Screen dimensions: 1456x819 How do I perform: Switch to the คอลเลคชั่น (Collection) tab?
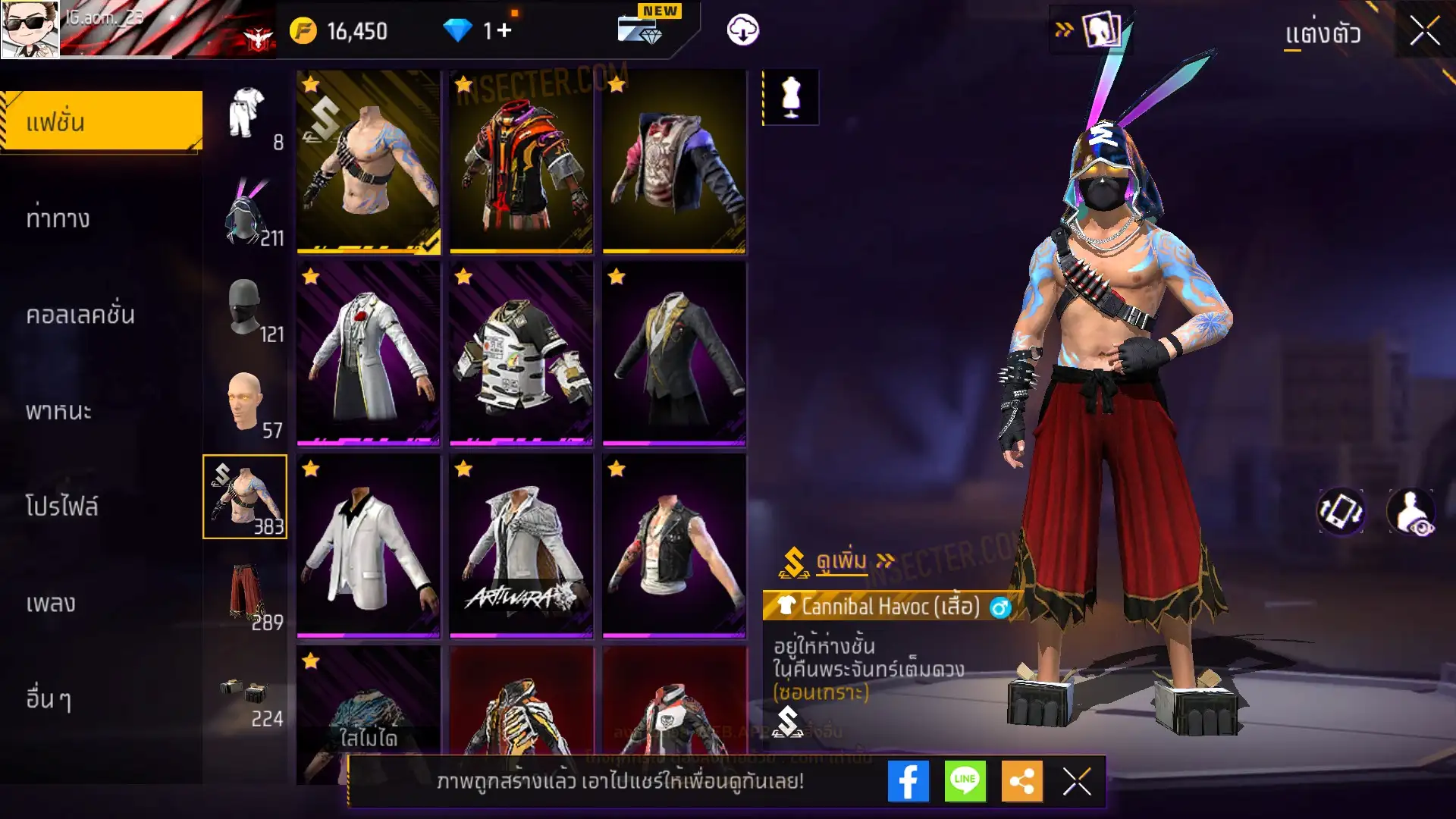point(80,315)
